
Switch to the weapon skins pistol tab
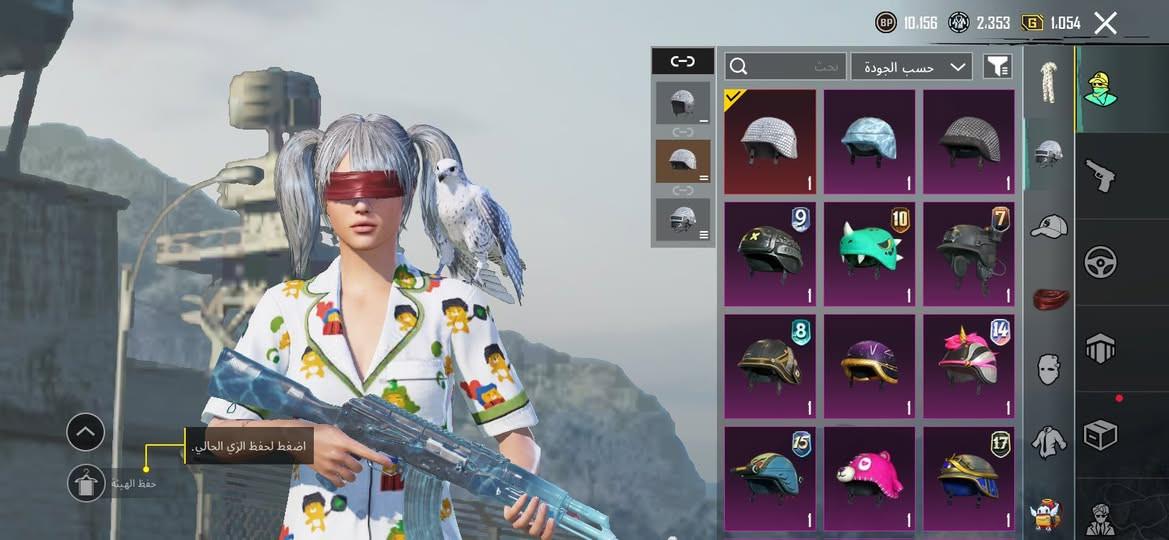[1101, 177]
